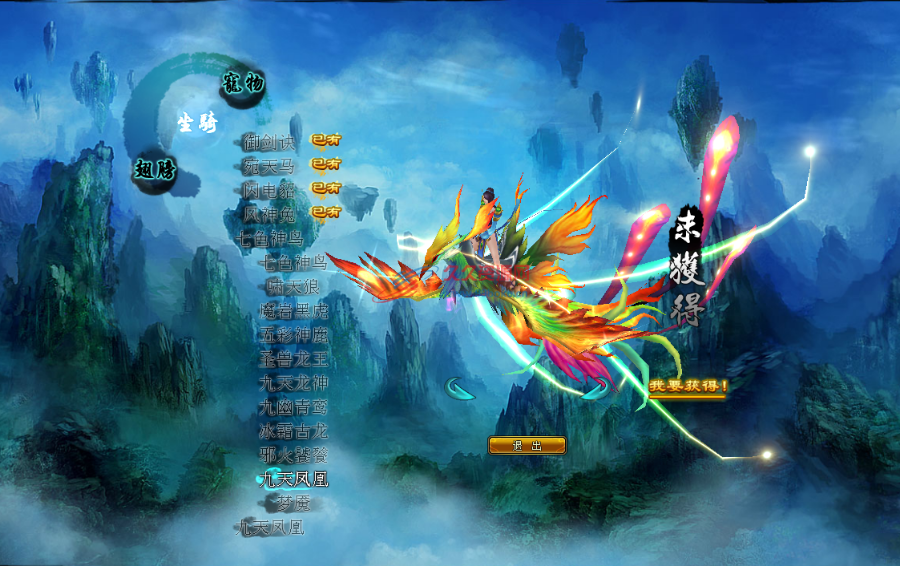Choose the 九天龙神 mount
The width and height of the screenshot is (900, 566).
tap(293, 383)
